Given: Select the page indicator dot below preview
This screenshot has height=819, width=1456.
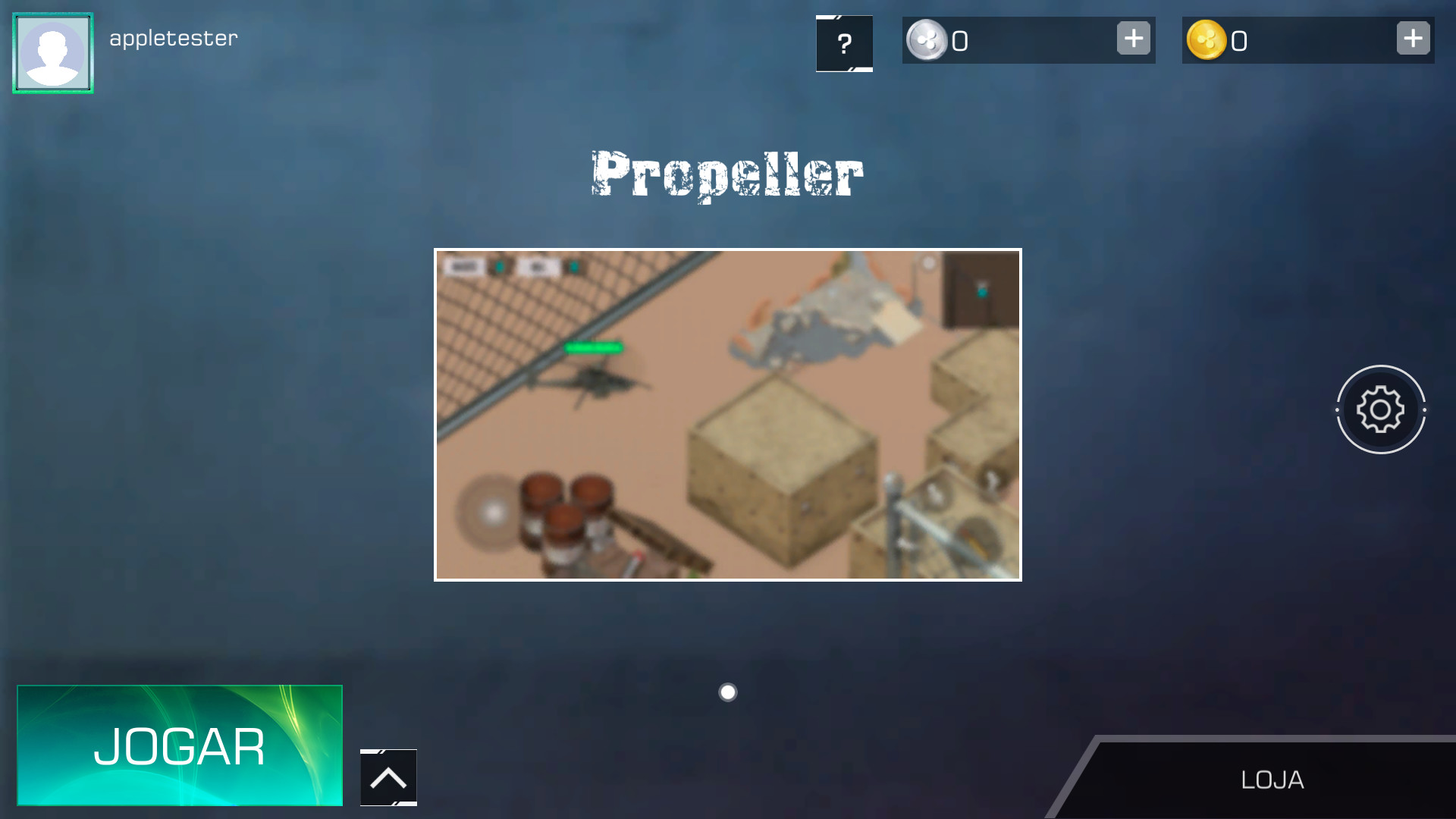Looking at the screenshot, I should (727, 691).
